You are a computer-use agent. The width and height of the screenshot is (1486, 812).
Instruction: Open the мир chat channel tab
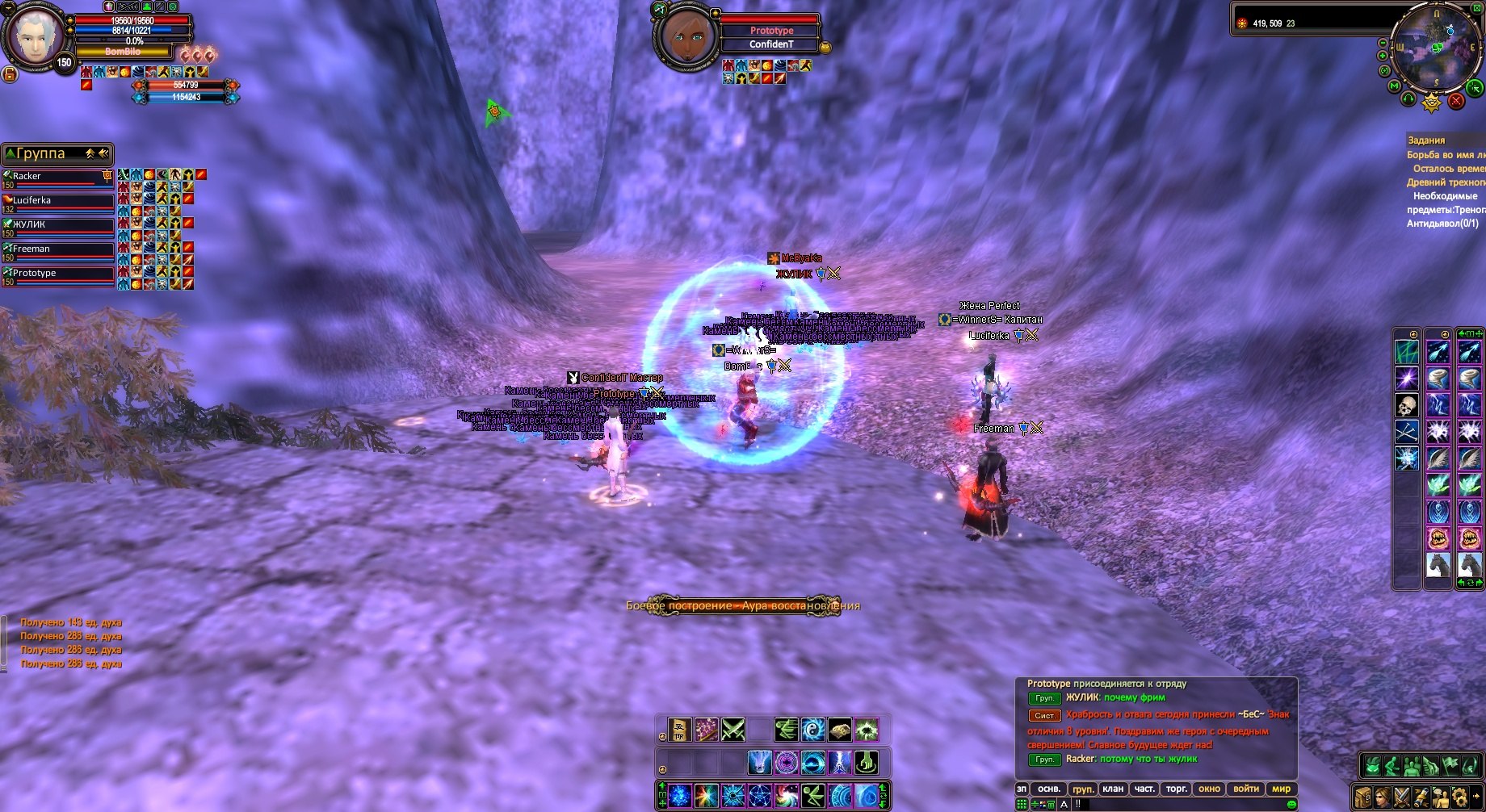click(1281, 789)
